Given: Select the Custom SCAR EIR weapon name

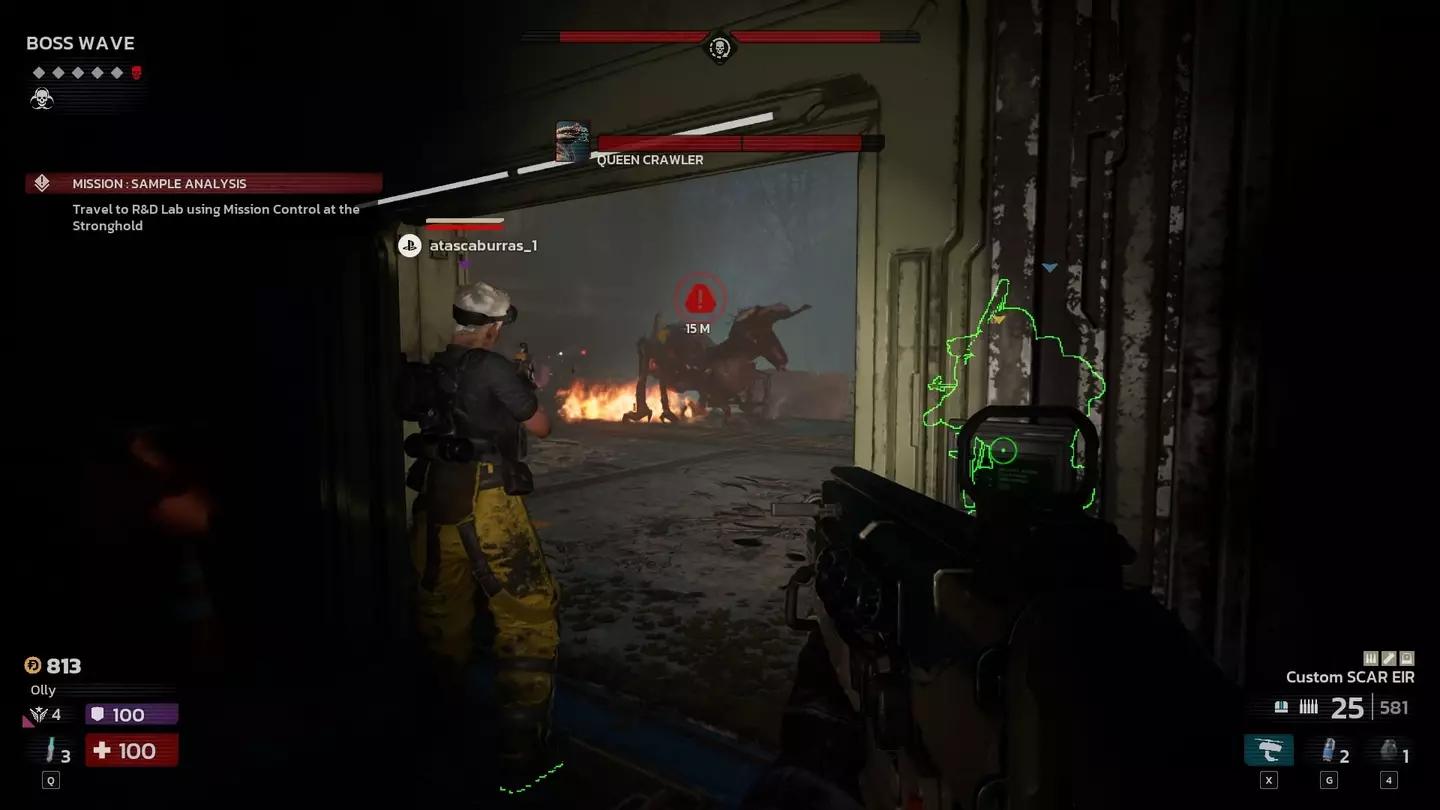Looking at the screenshot, I should tap(1350, 677).
